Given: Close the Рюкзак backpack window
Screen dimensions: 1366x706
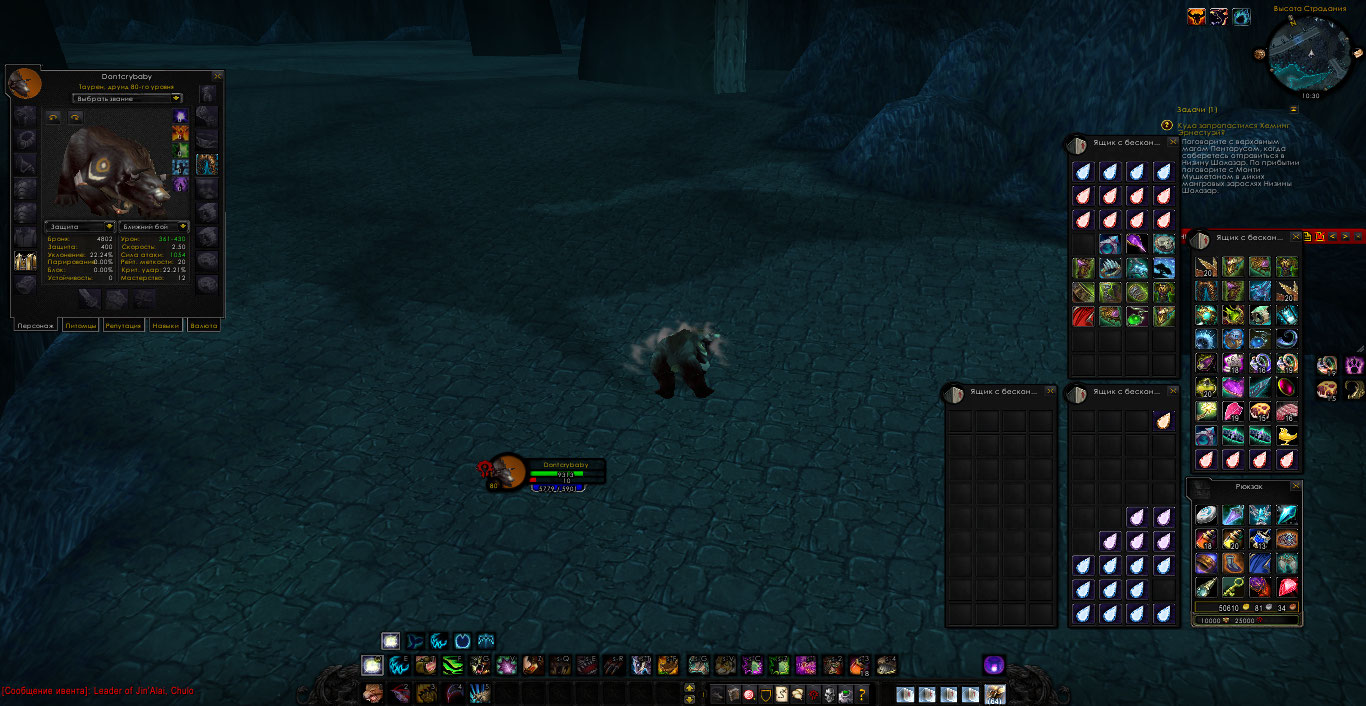Looking at the screenshot, I should coord(1296,484).
